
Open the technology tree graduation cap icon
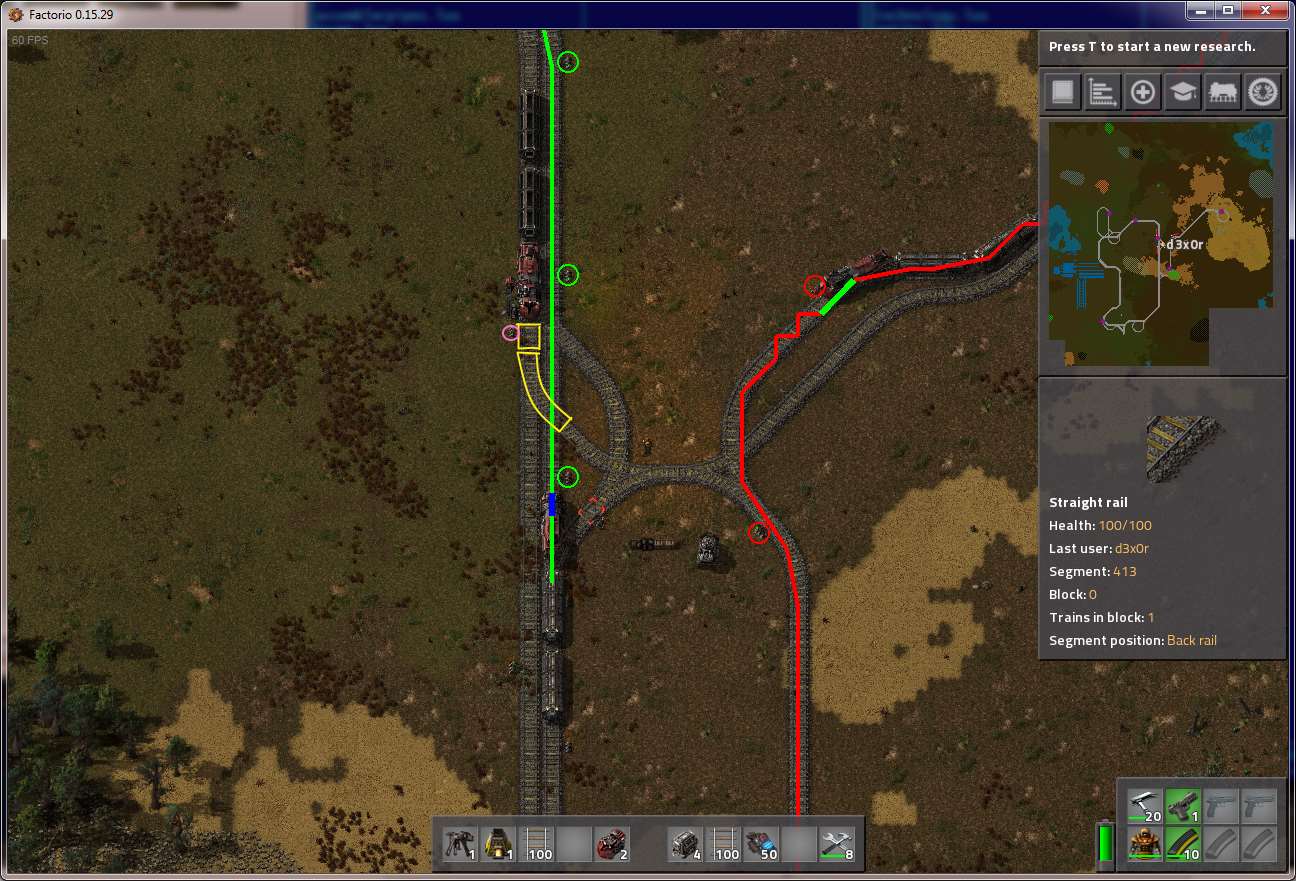click(1182, 91)
